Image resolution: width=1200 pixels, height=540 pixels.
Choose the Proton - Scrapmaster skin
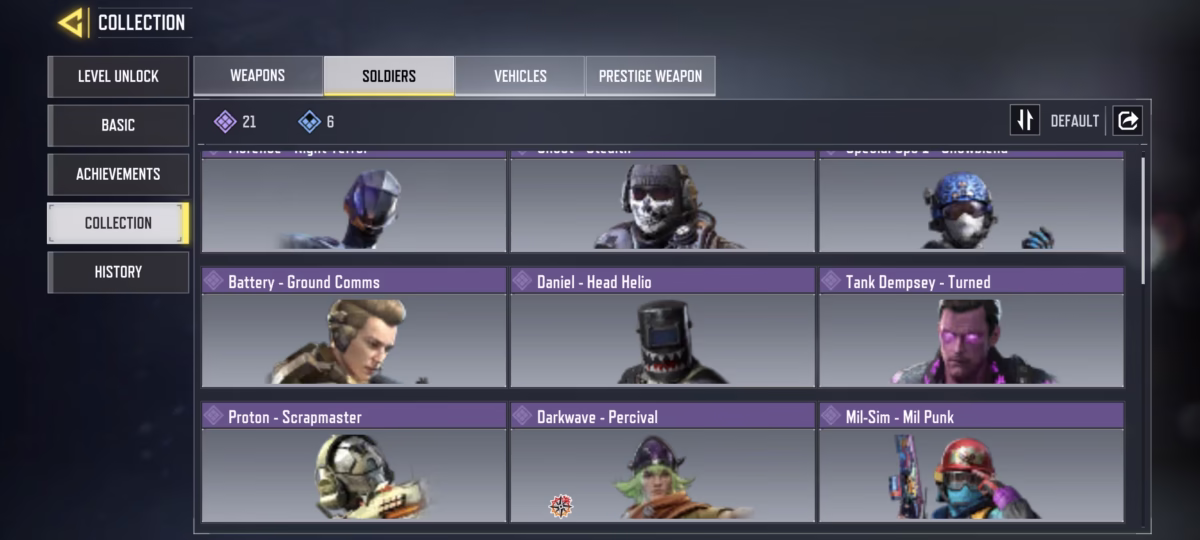[354, 462]
